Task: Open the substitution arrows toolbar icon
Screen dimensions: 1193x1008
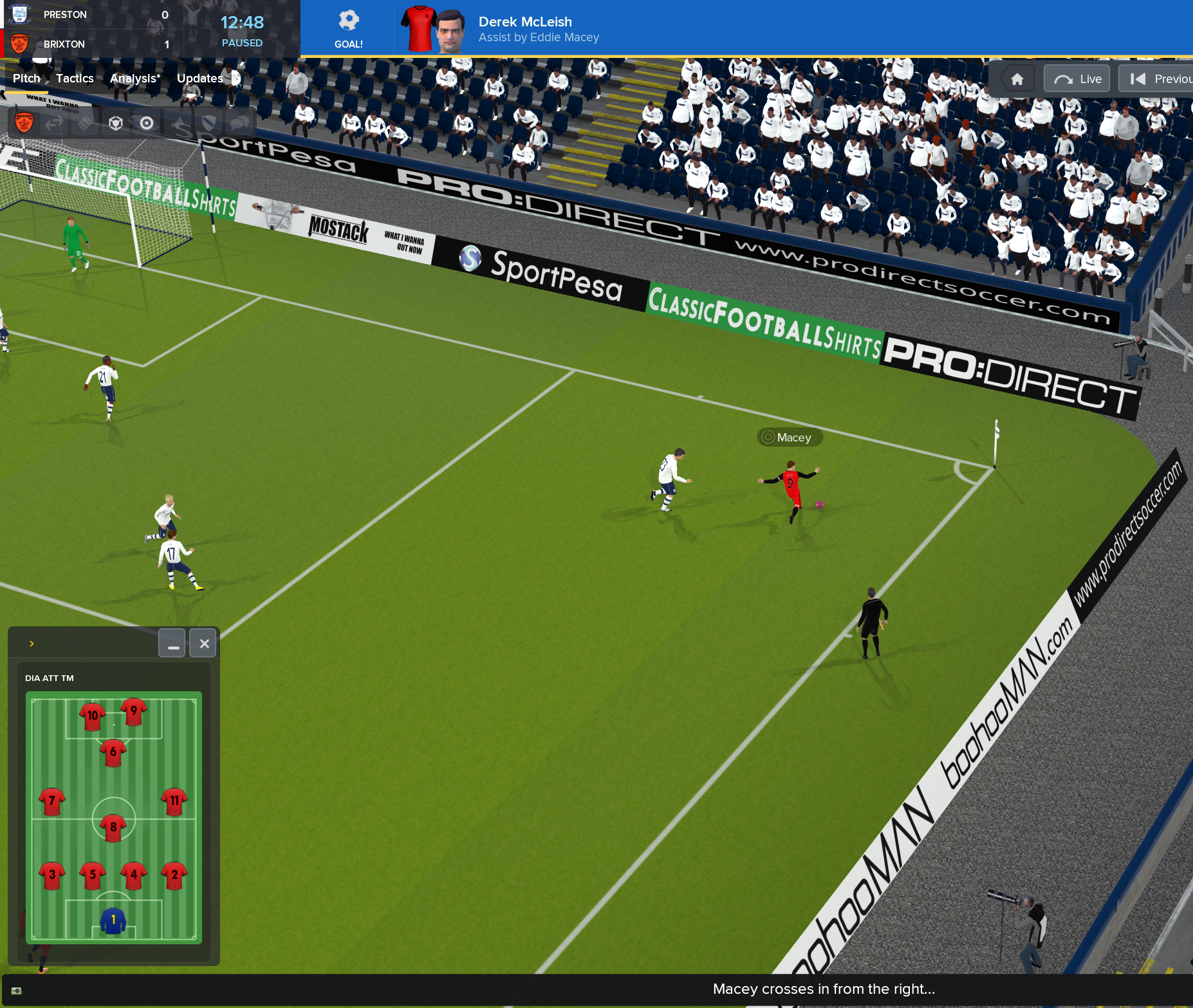Action: [x=55, y=122]
